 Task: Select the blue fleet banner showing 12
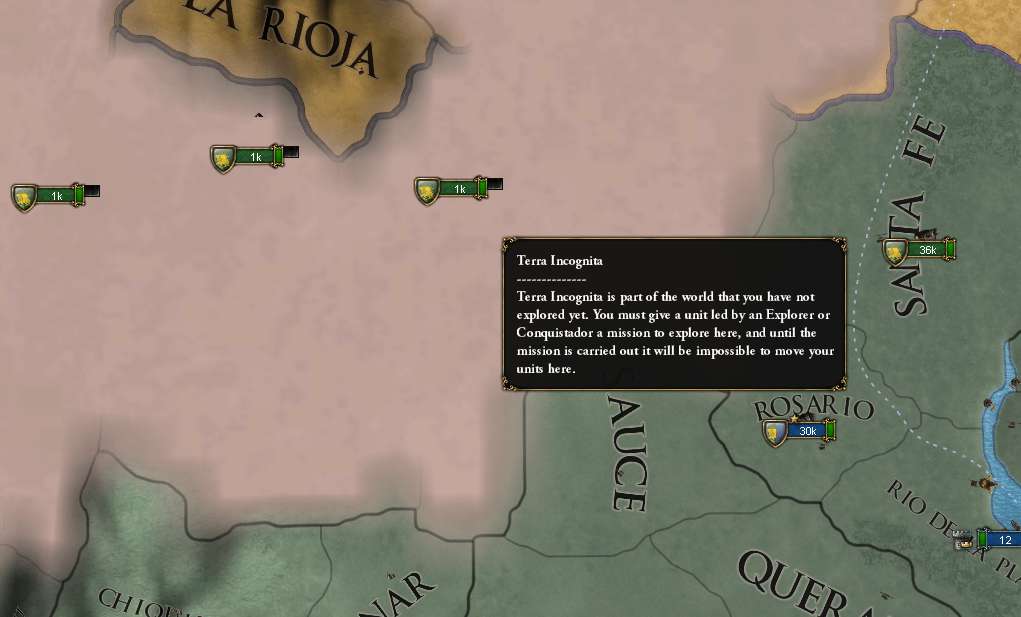[1000, 540]
